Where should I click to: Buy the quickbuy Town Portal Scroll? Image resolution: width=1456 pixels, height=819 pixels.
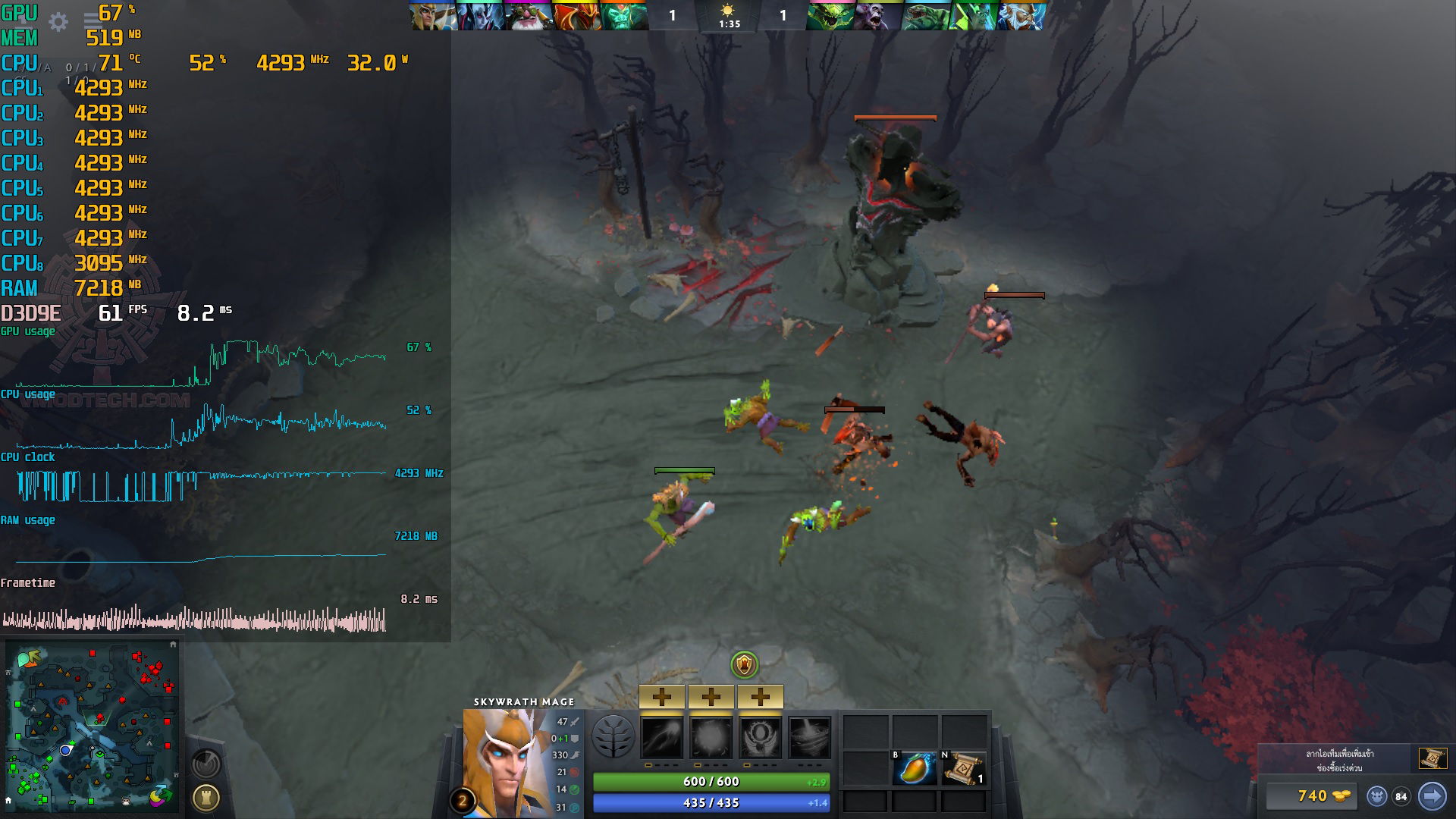[1432, 758]
